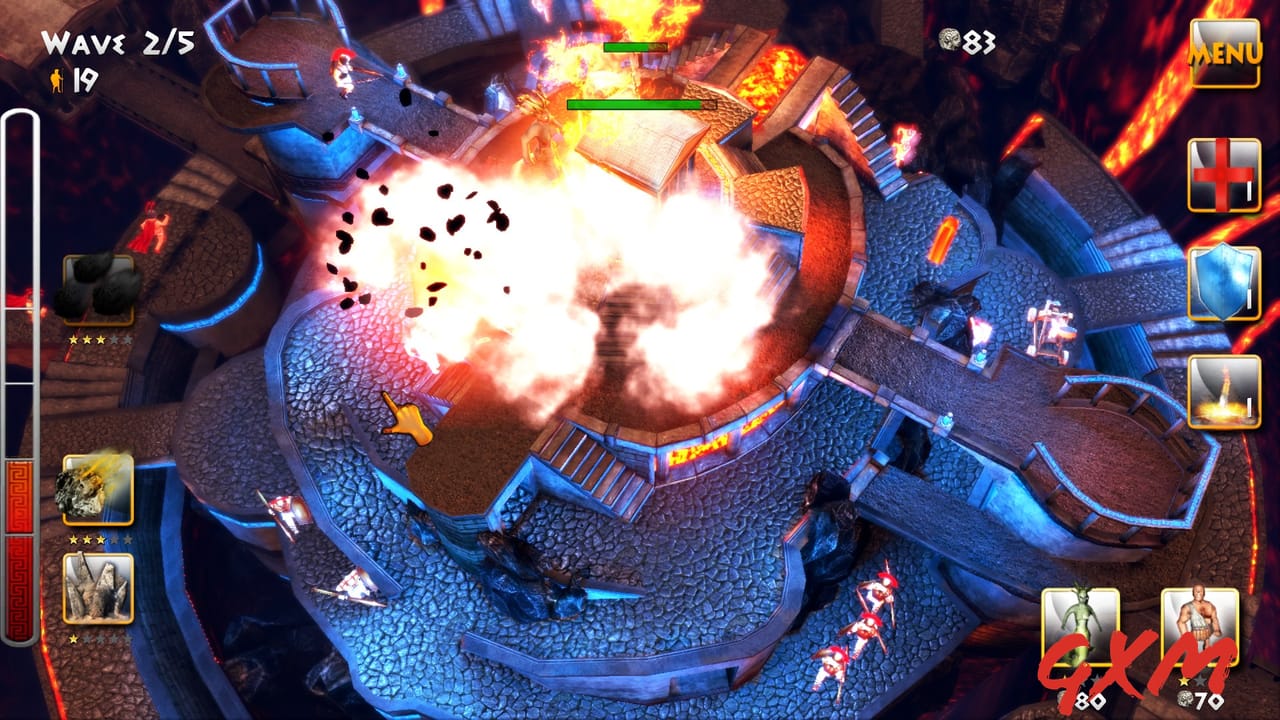Image resolution: width=1280 pixels, height=720 pixels.
Task: Click the star rating under the boulders ability
Action: click(x=98, y=340)
